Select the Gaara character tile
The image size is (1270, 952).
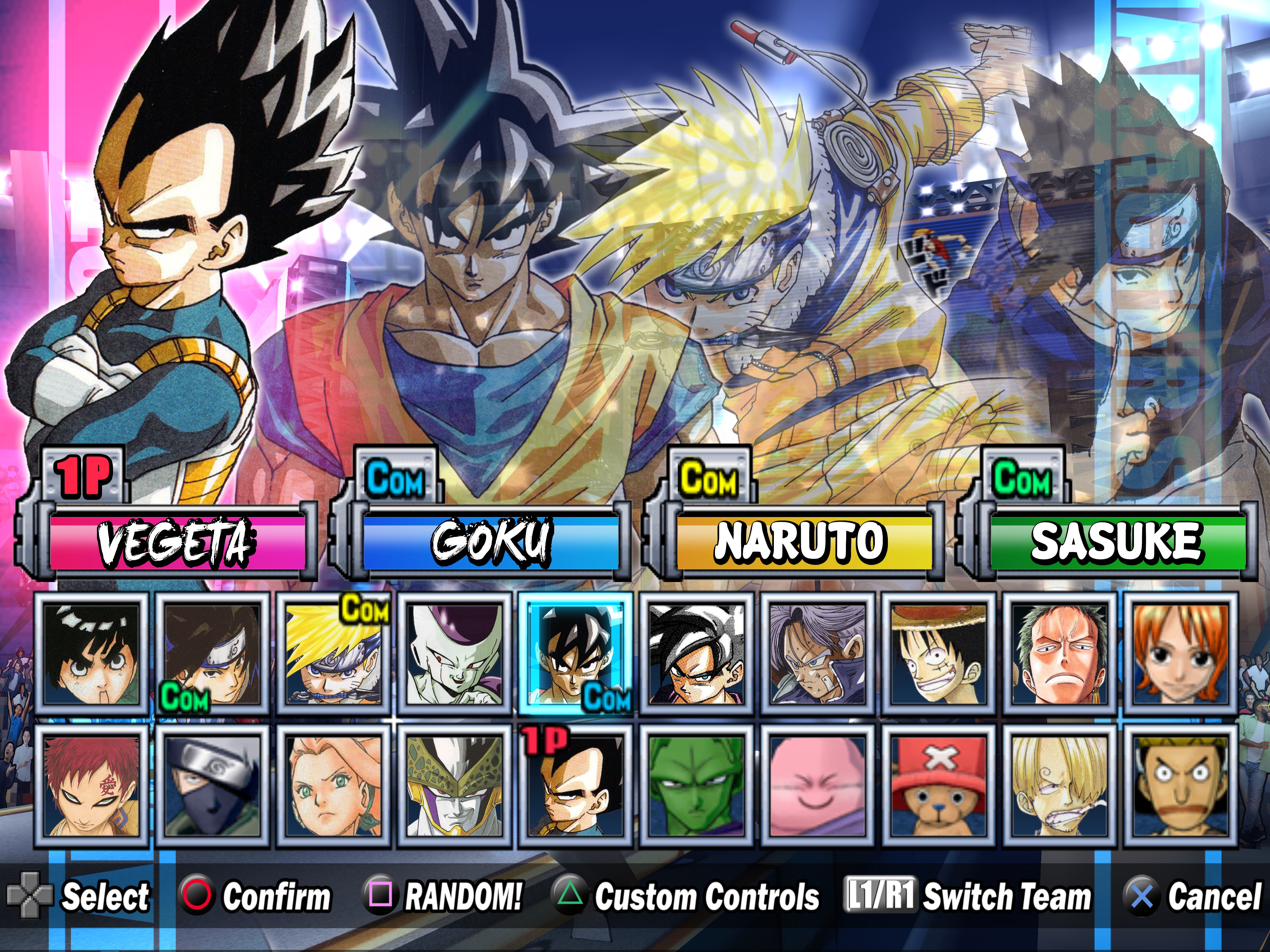click(x=92, y=786)
